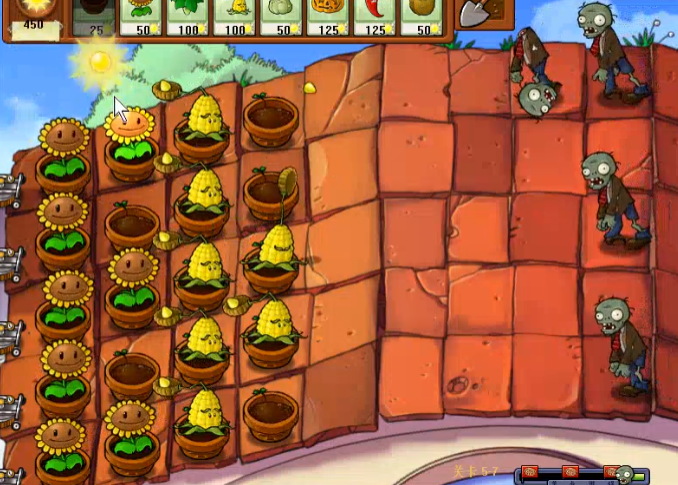Grab the shovel tool
Image resolution: width=678 pixels, height=485 pixels.
coord(479,15)
